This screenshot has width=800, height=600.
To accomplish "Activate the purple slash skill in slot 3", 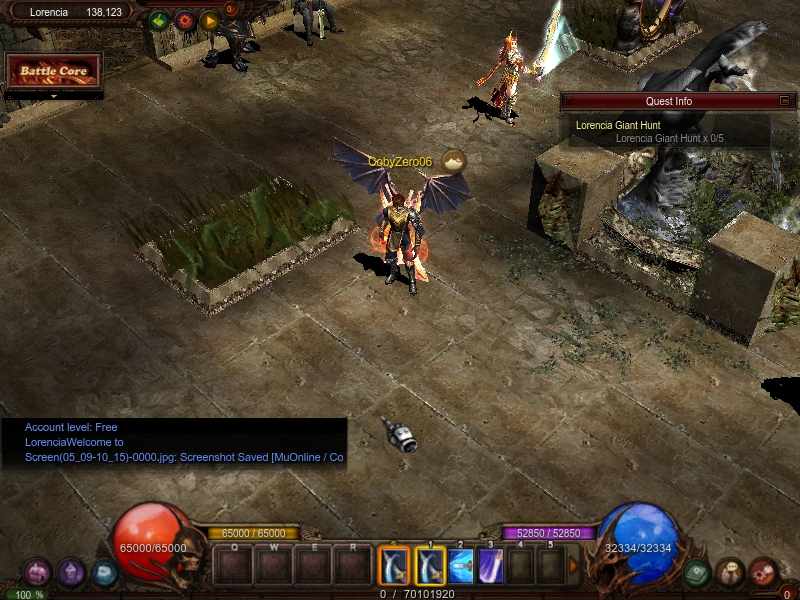I will 491,566.
